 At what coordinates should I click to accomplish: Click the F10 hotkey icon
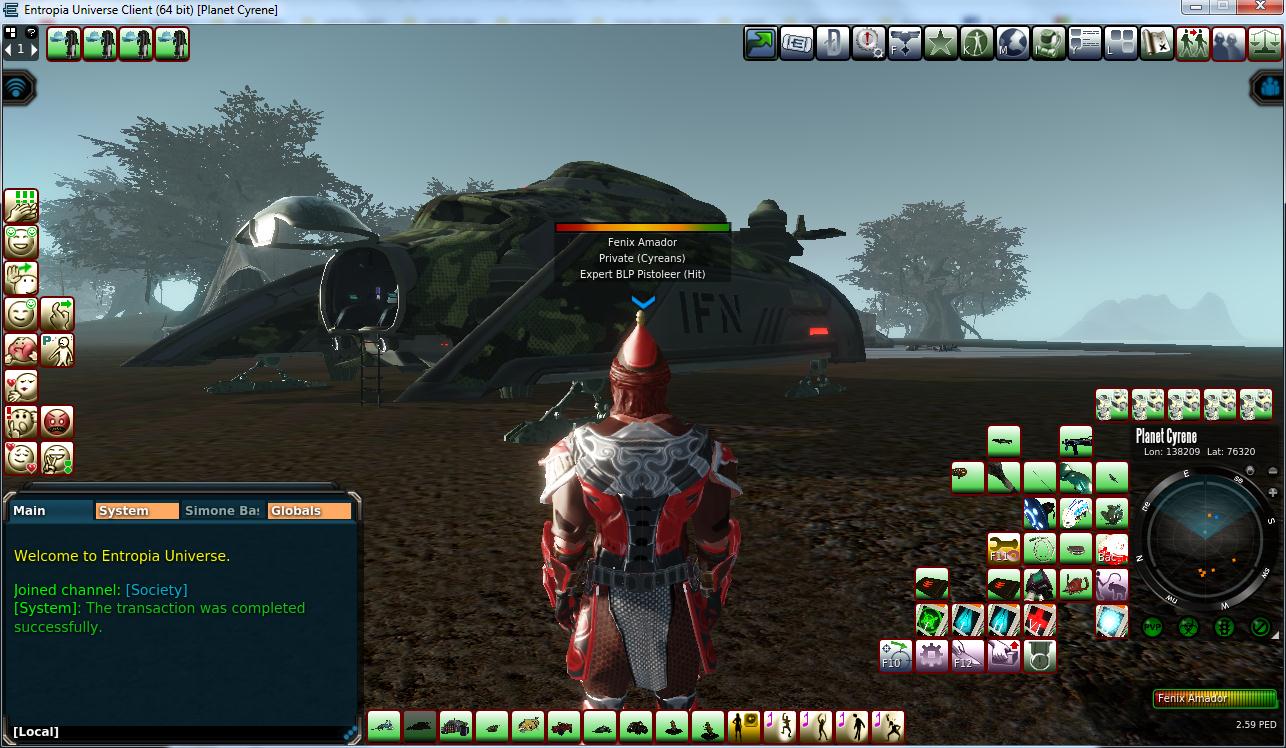[x=896, y=656]
